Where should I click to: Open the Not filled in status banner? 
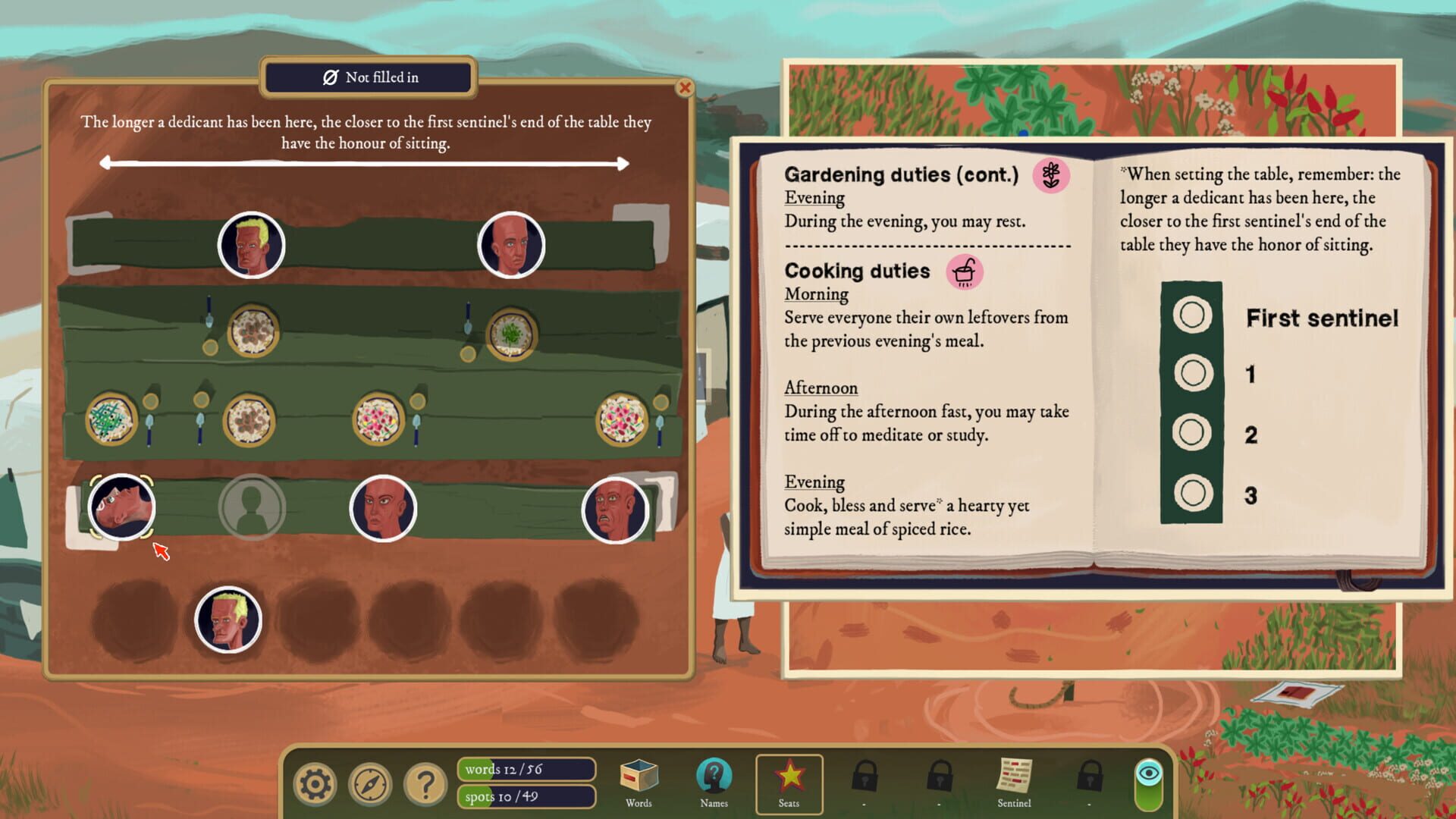tap(368, 77)
